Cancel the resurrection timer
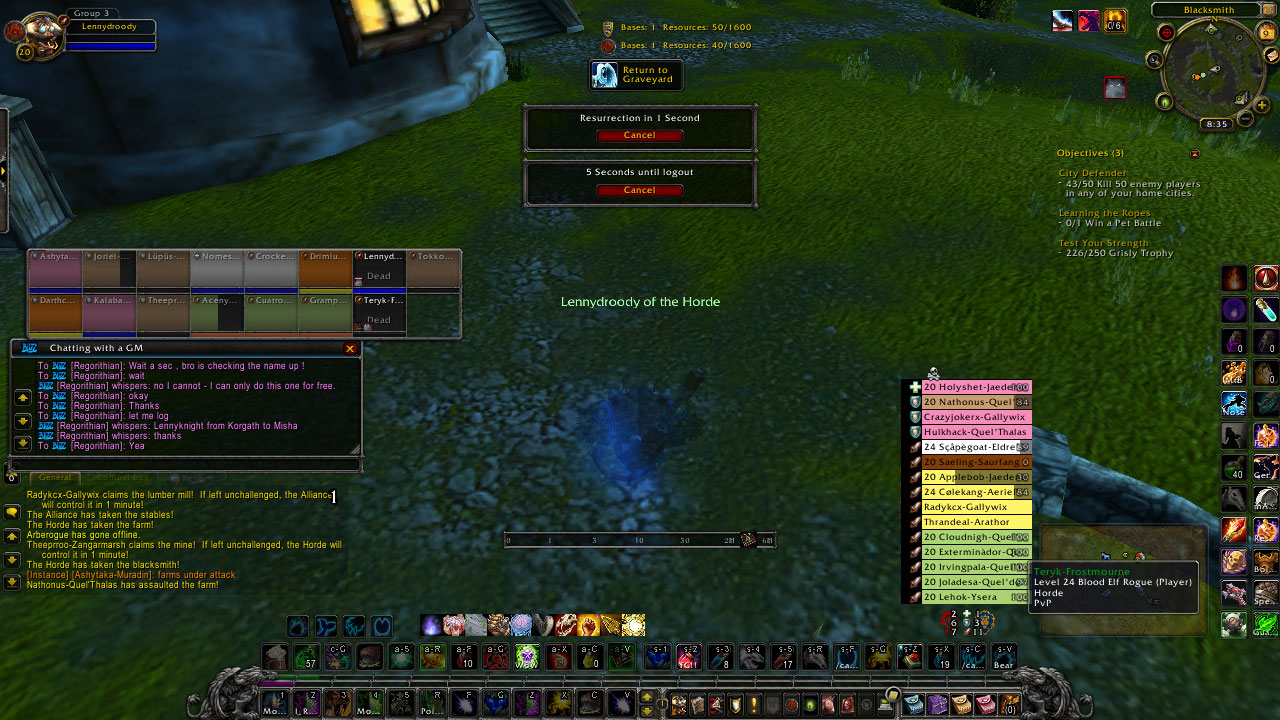Screen dimensions: 1280x720 (x=639, y=135)
